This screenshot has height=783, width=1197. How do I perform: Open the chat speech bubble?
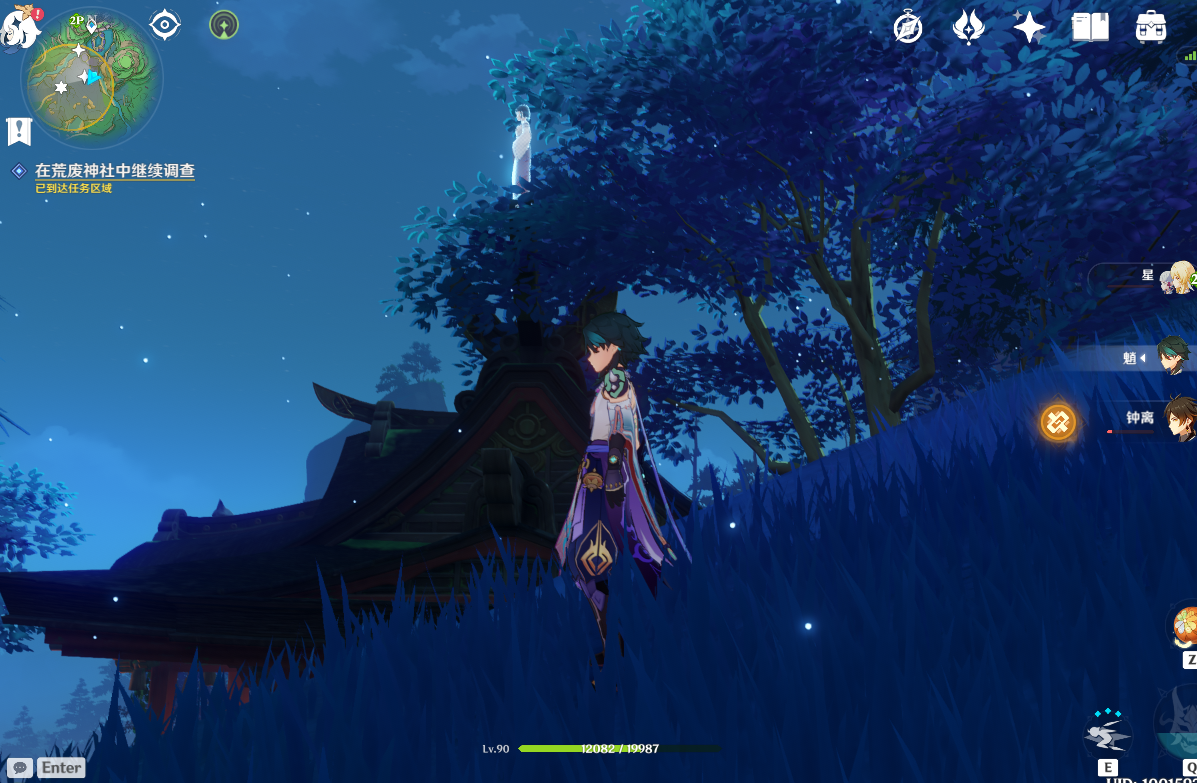pos(20,768)
